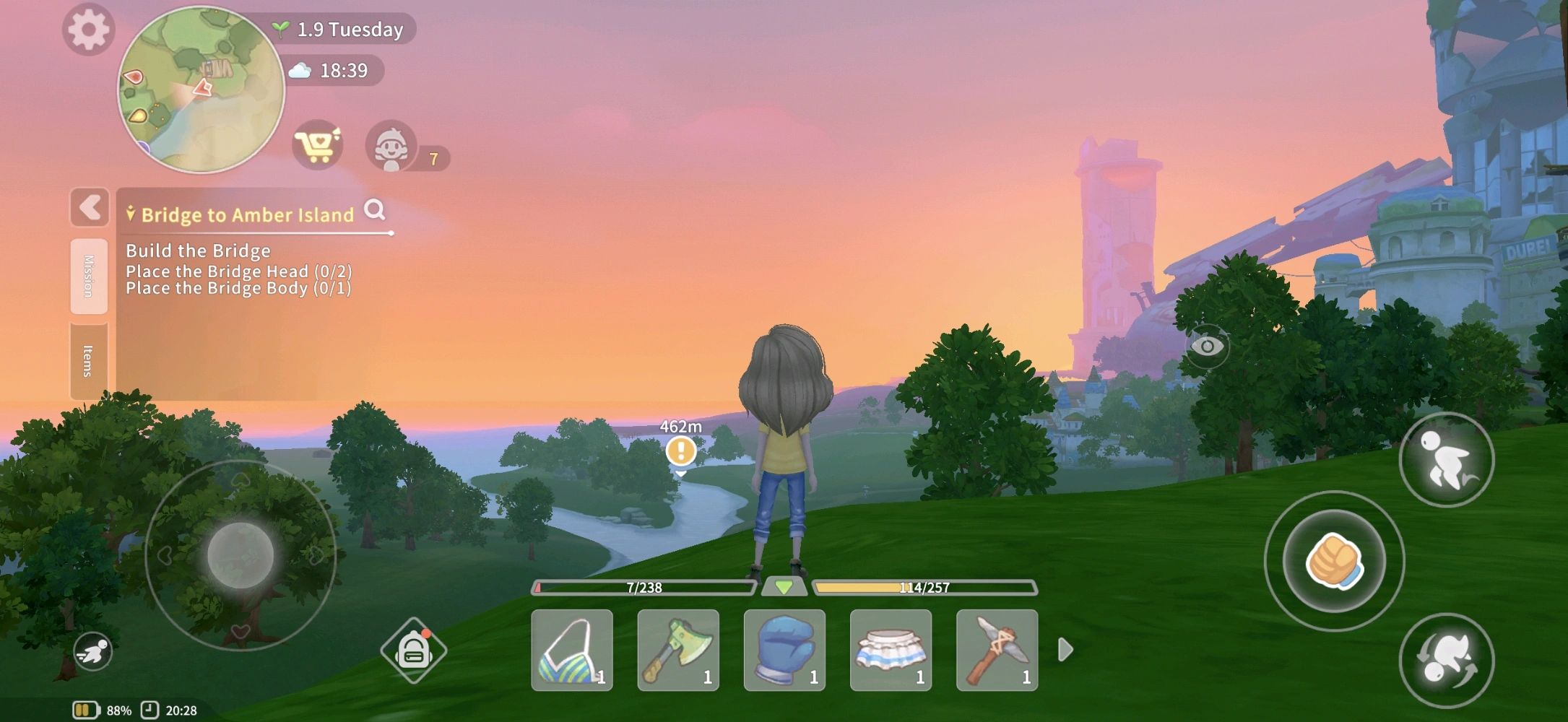Switch to the Items tab

coord(89,360)
